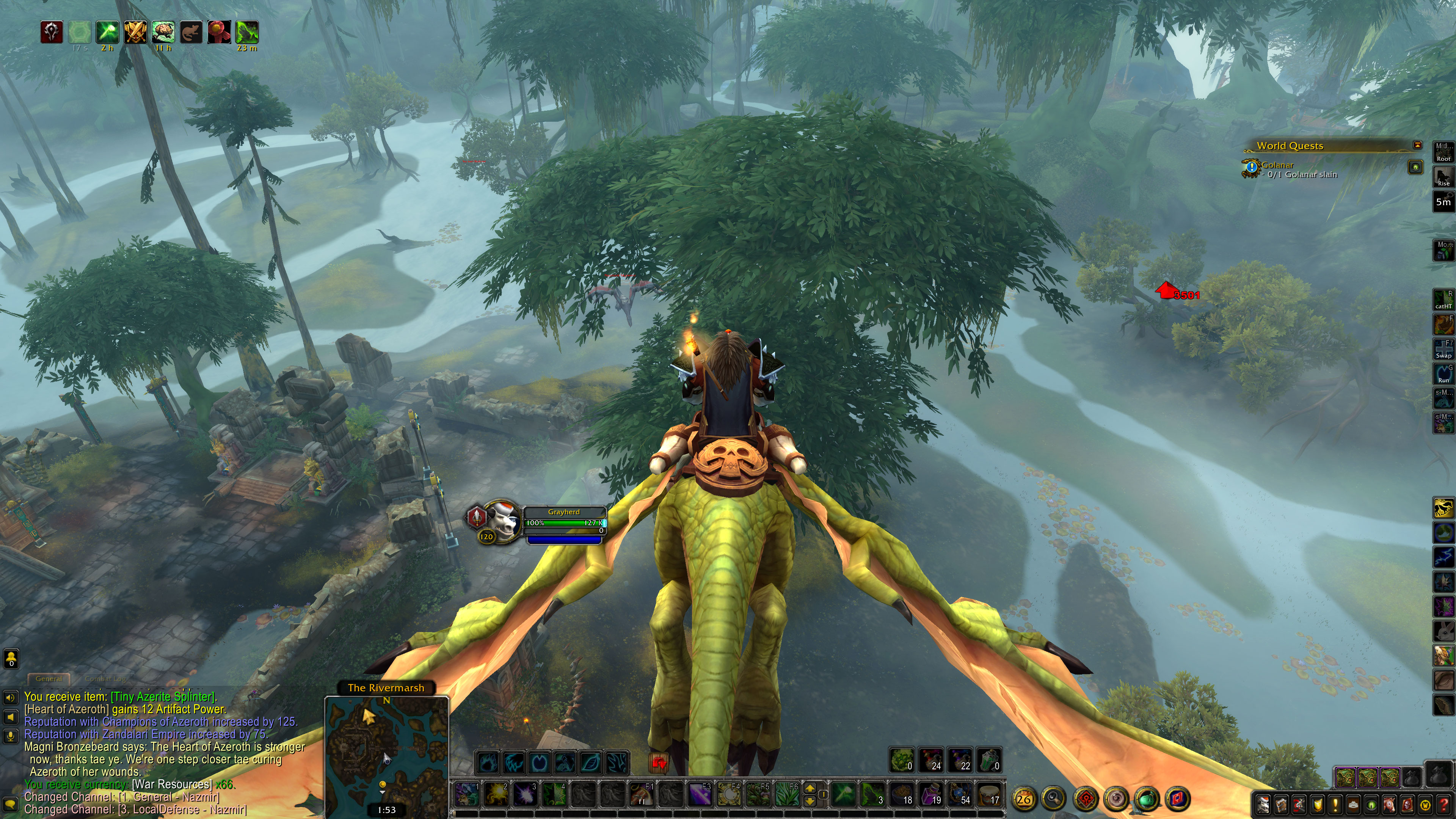Collapse the World Quests tracker

tap(1417, 145)
